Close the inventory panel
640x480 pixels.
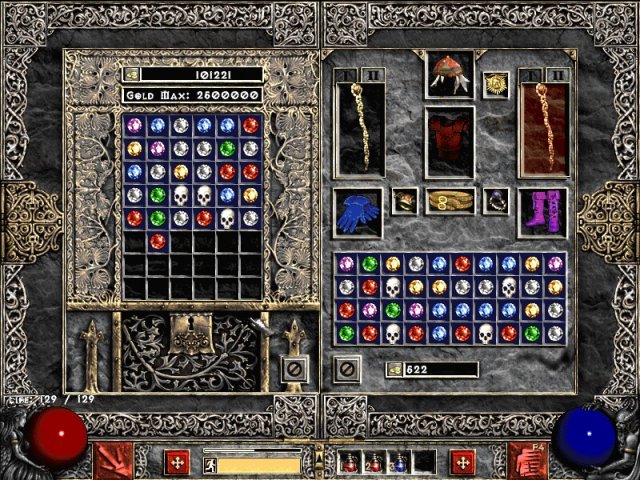click(346, 369)
